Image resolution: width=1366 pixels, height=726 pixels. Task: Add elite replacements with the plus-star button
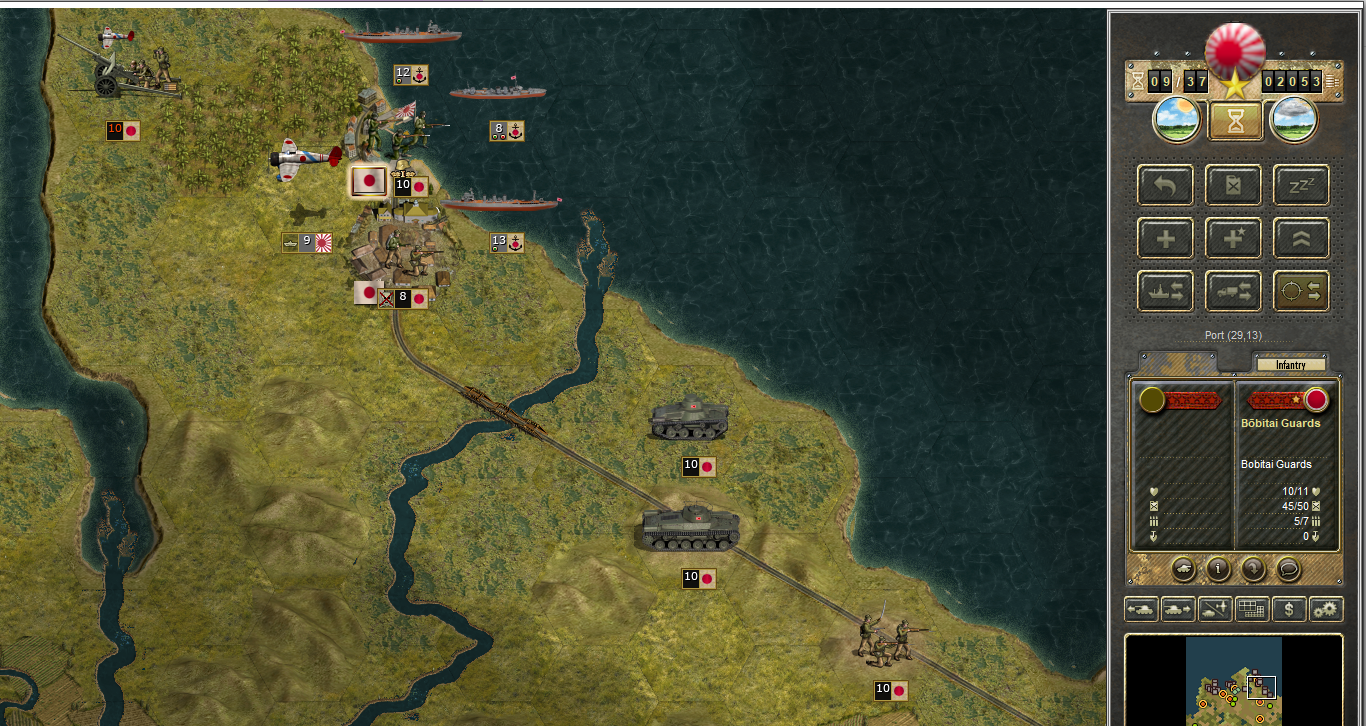[x=1233, y=238]
